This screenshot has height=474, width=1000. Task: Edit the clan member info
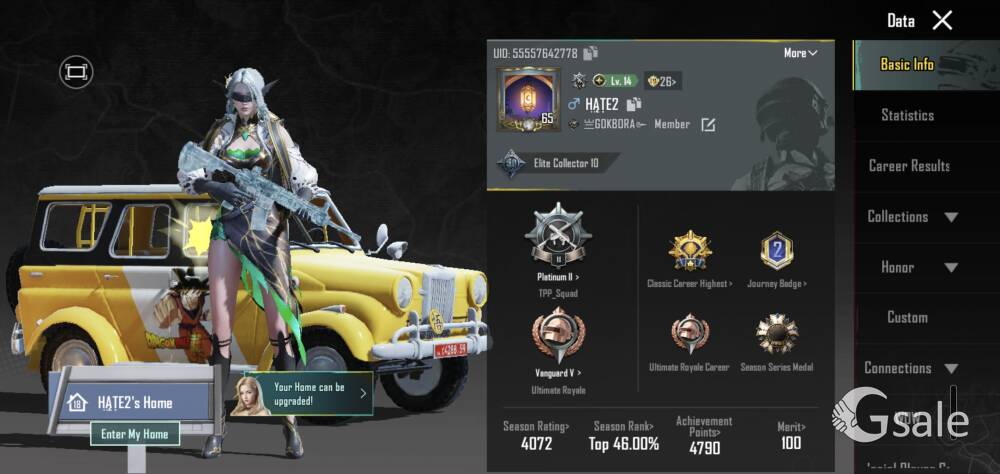coord(708,125)
